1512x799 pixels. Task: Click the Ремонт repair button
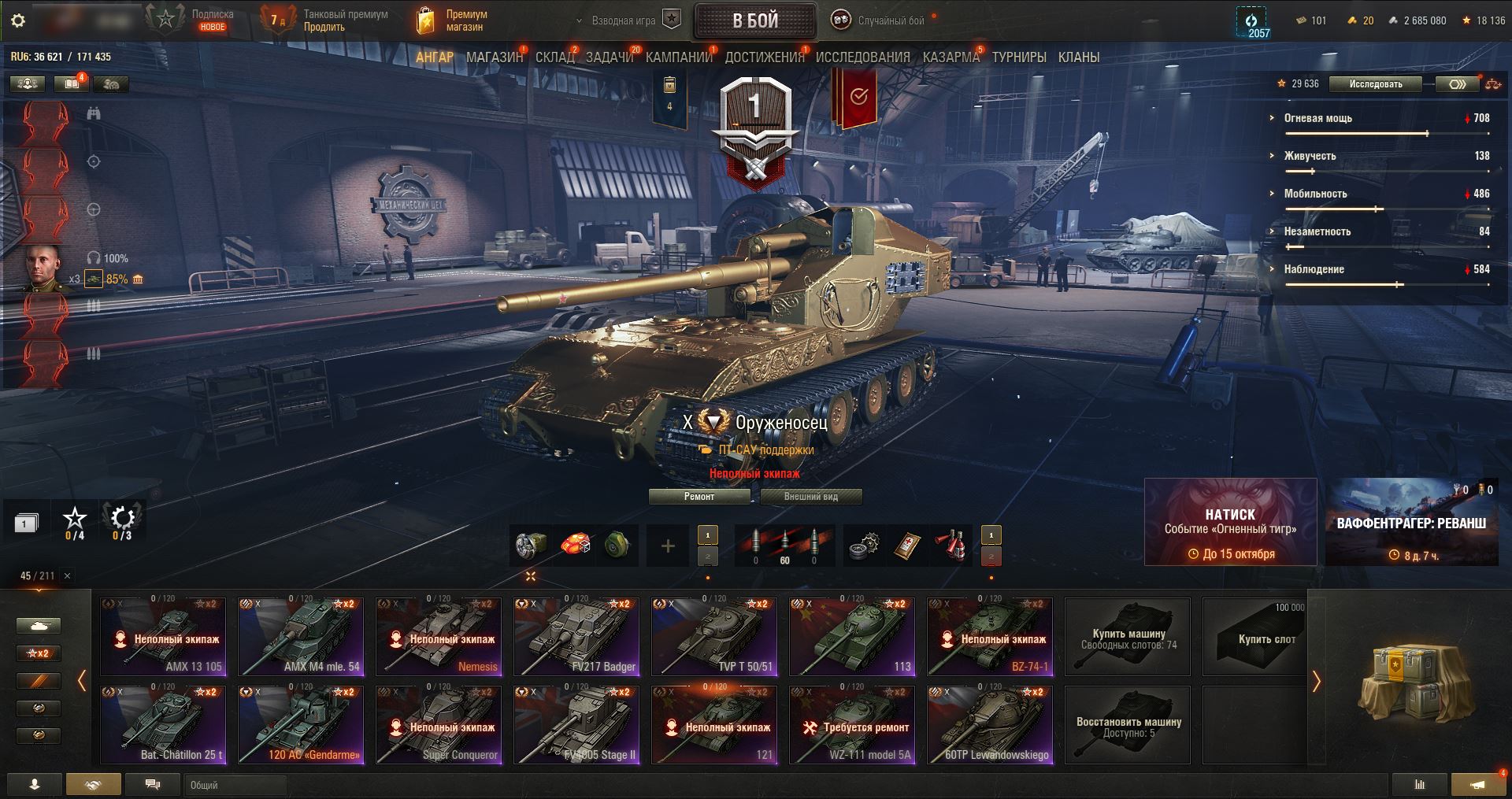[699, 497]
